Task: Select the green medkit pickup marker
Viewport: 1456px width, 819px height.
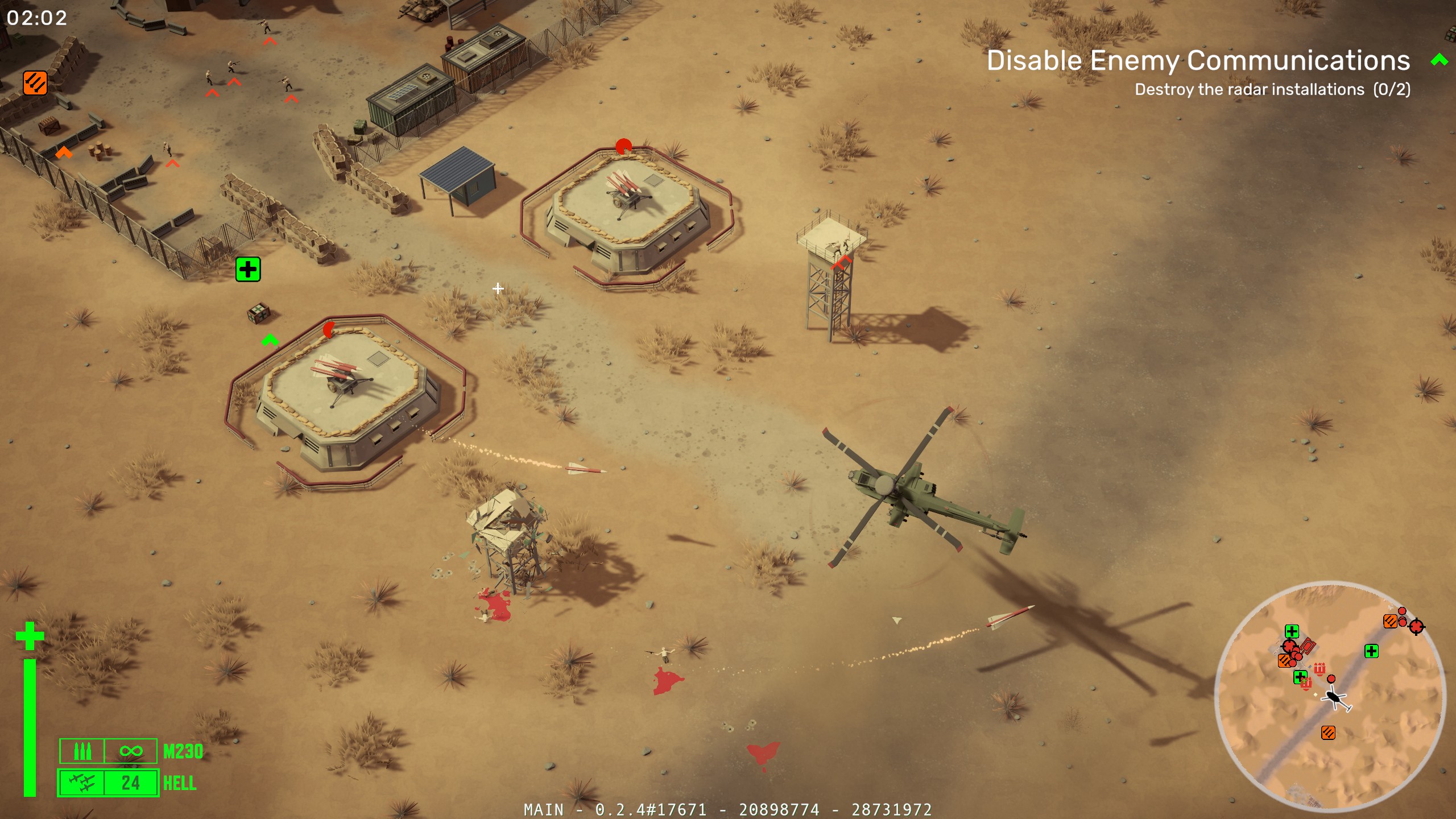Action: [248, 269]
